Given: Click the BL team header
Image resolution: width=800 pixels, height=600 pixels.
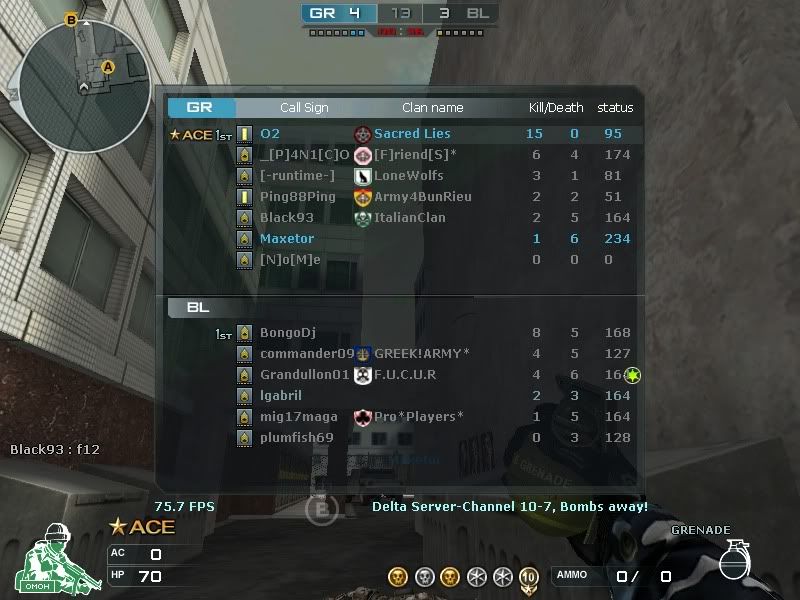Looking at the screenshot, I should (x=198, y=308).
